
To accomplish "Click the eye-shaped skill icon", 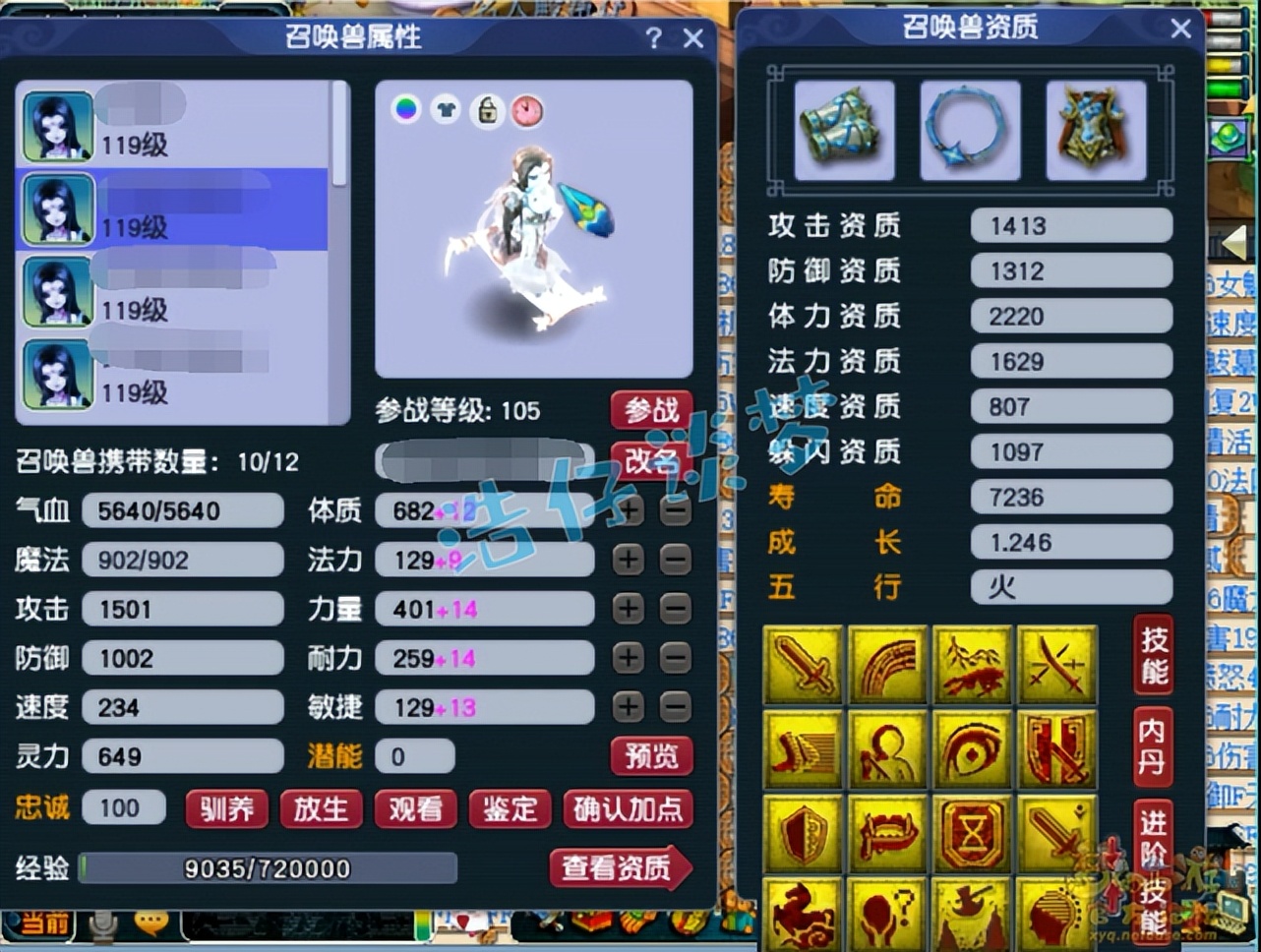I will pos(971,748).
